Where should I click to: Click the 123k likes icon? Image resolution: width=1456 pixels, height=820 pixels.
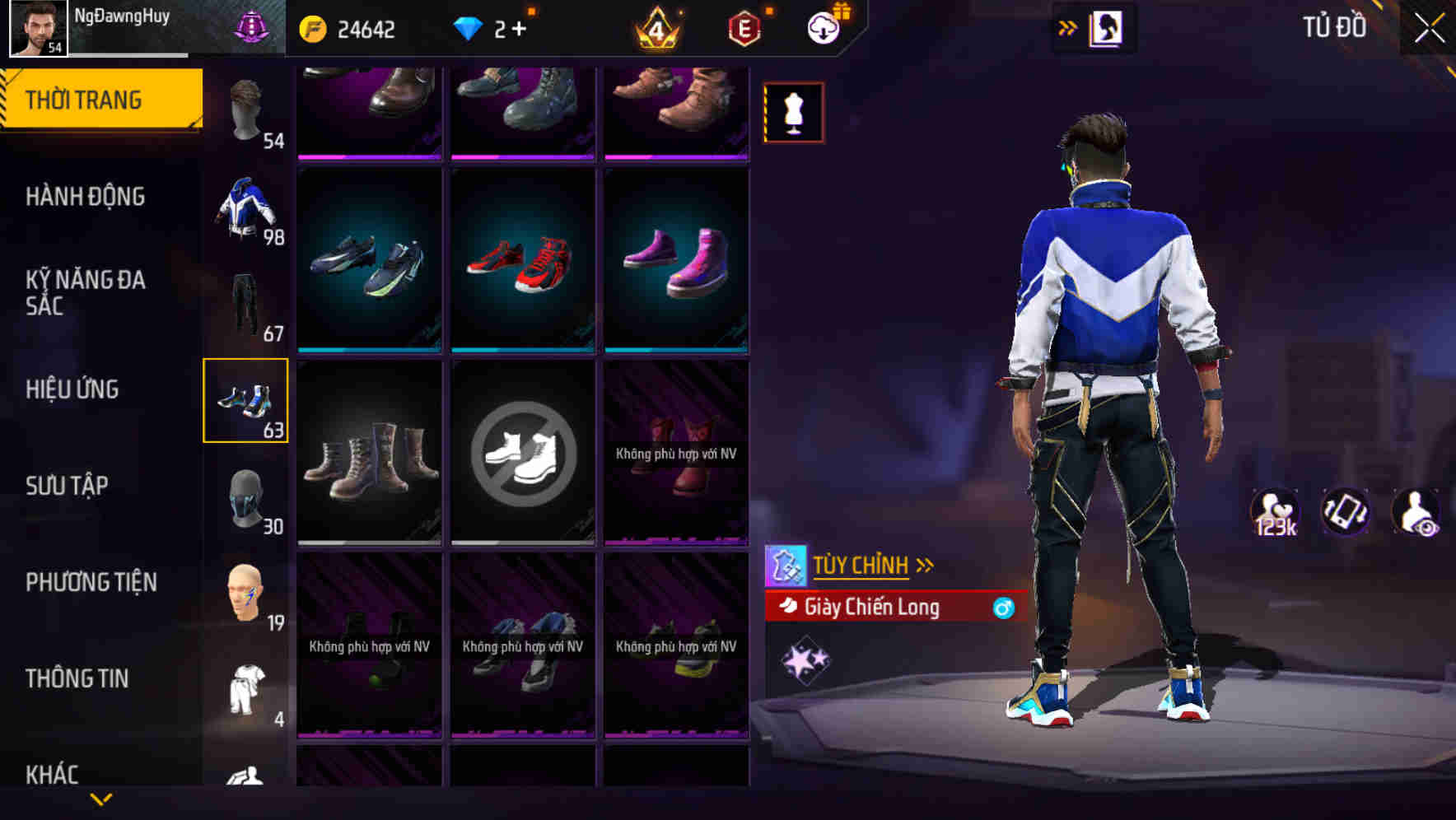click(x=1276, y=512)
